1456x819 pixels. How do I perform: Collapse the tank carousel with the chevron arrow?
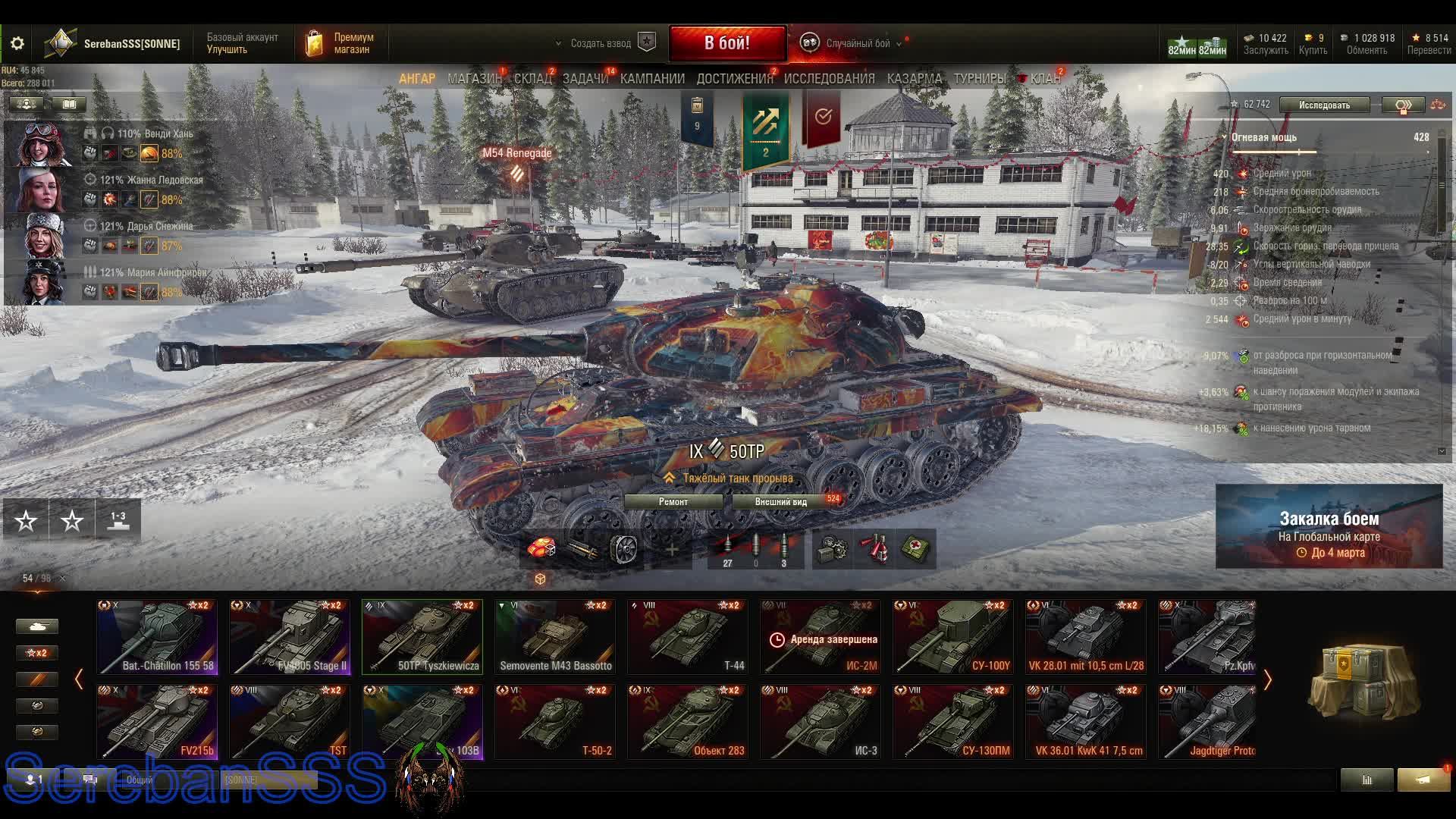[80, 680]
